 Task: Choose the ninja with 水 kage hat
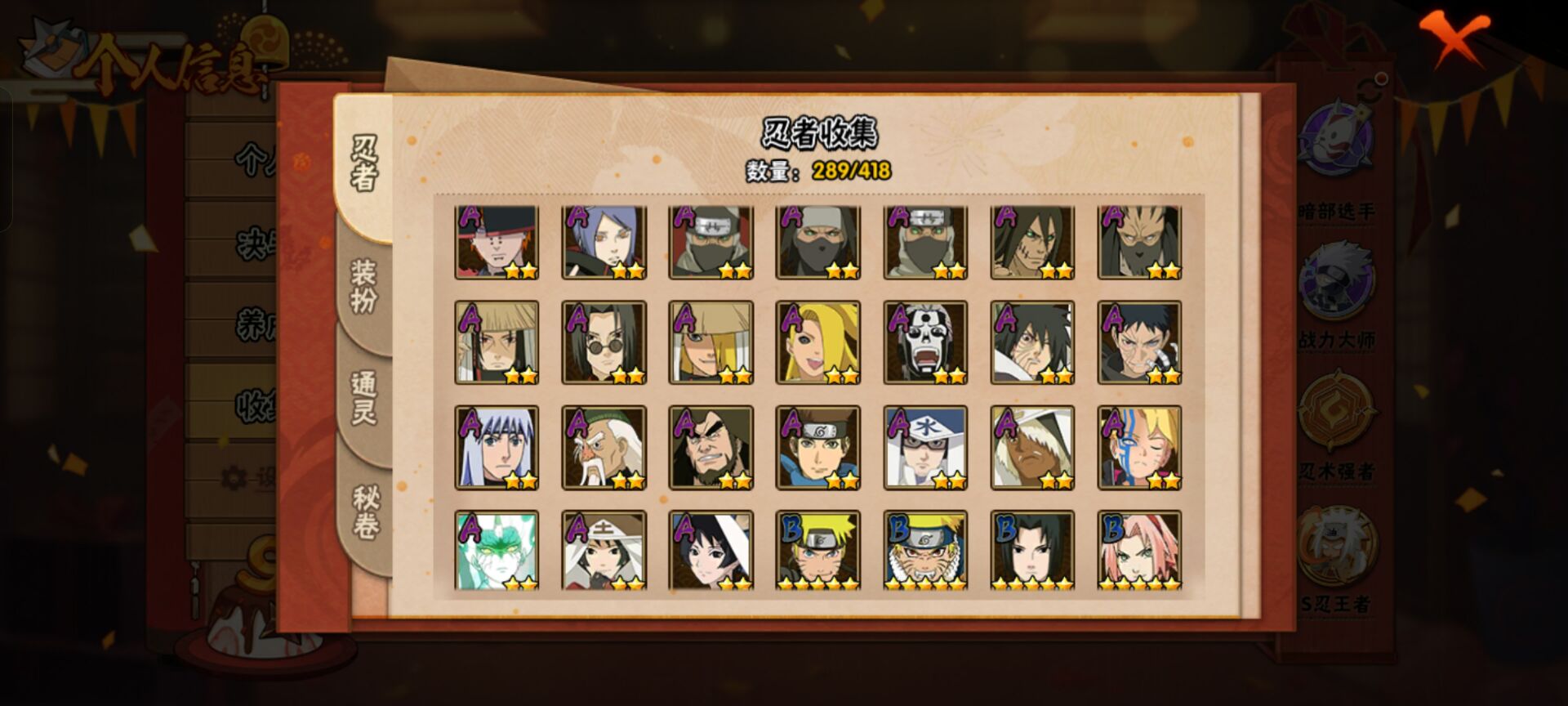coord(925,448)
